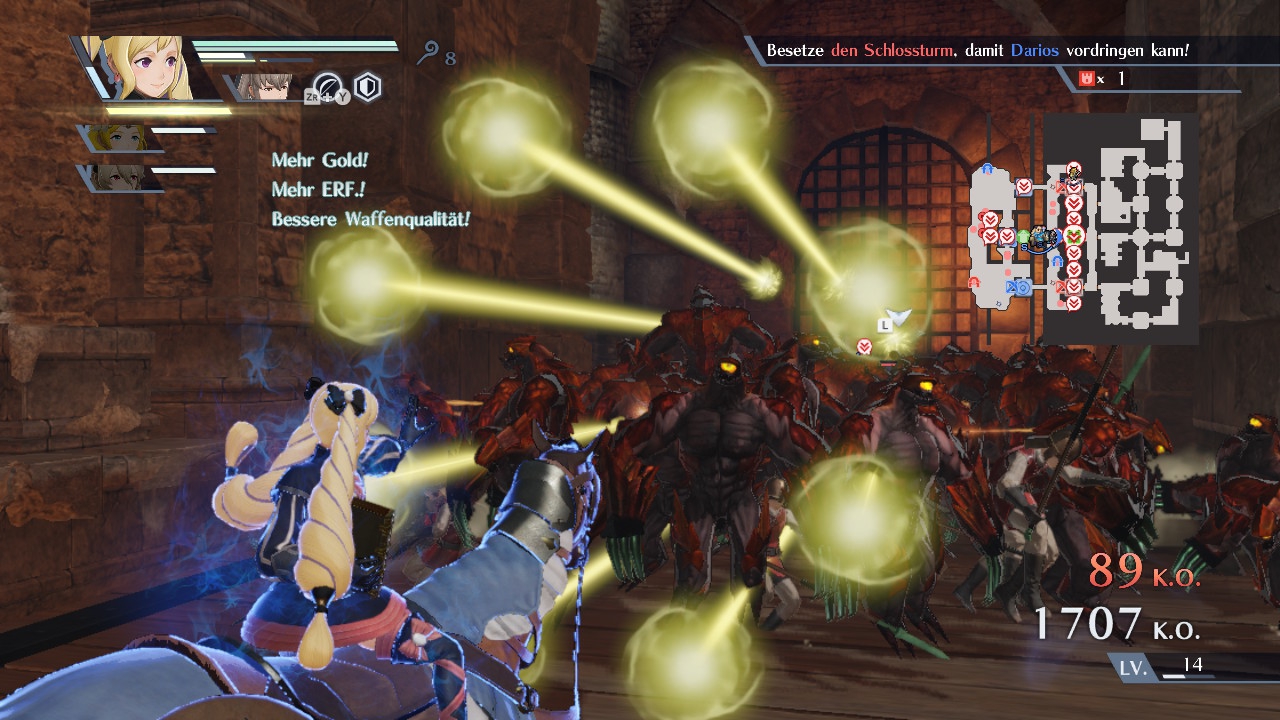Screen dimensions: 1280x720
Task: Click the green-highlighted target marker on minimap
Action: point(1074,236)
